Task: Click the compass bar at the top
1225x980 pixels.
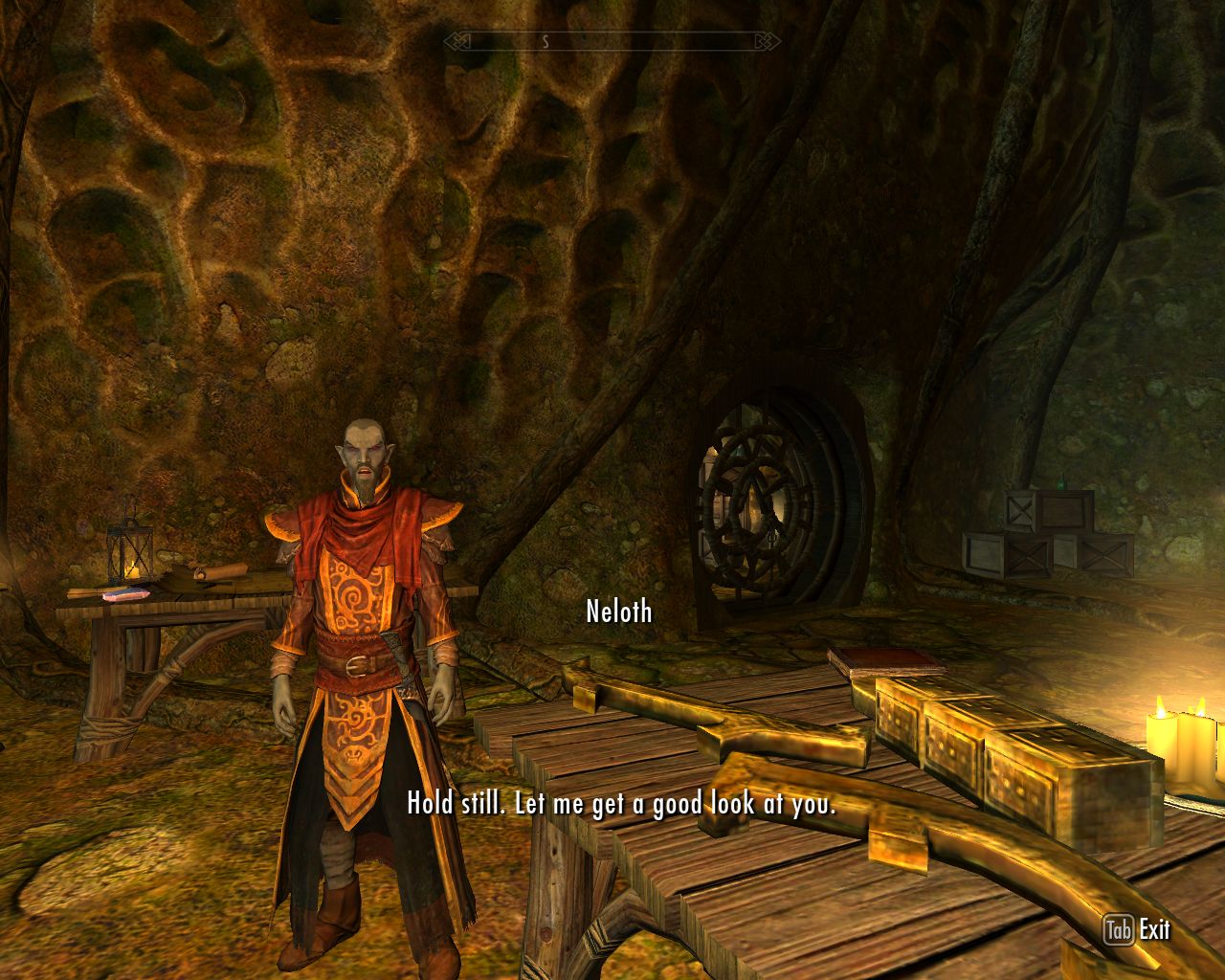Action: 611,40
